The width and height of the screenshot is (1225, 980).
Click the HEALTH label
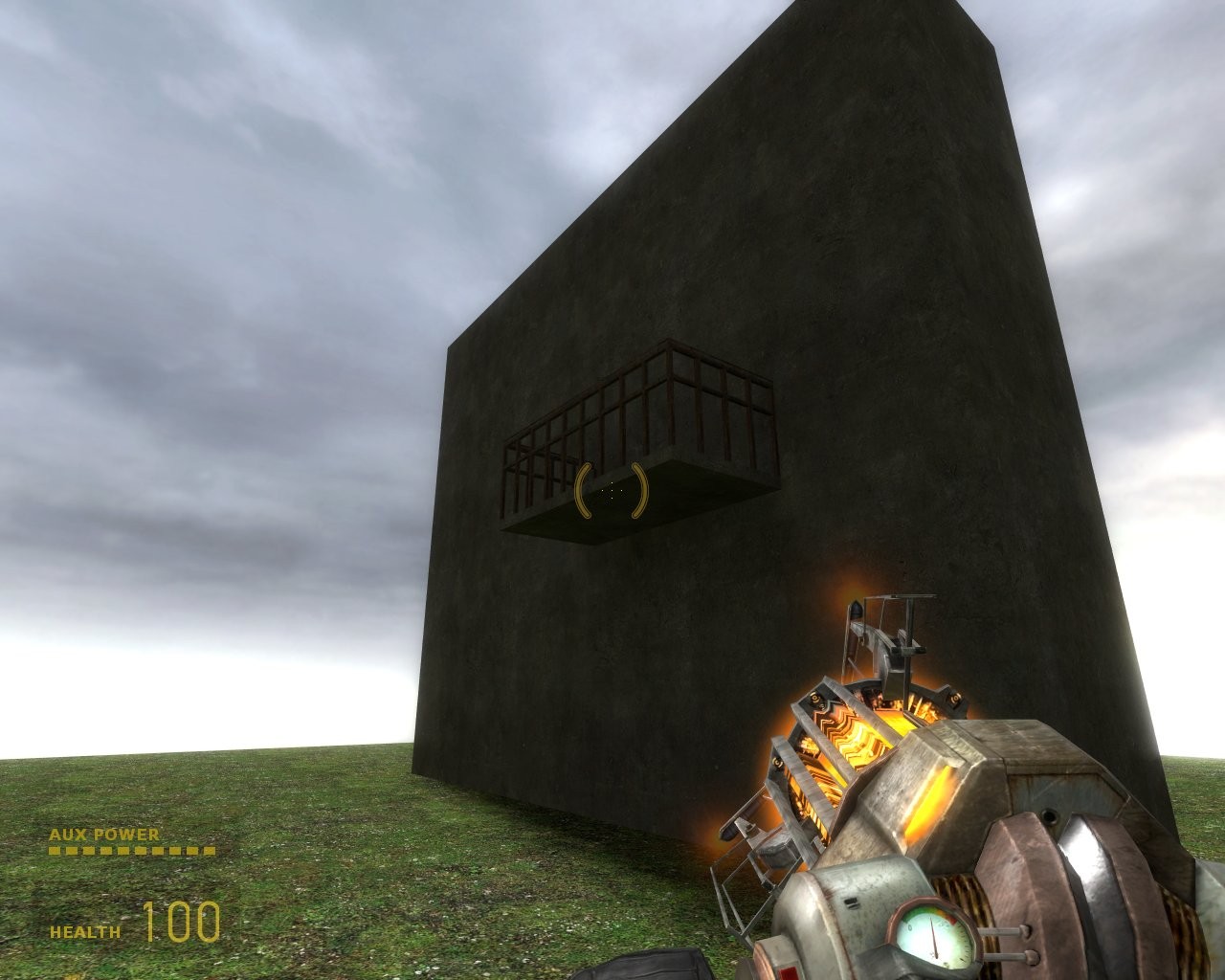click(x=84, y=929)
